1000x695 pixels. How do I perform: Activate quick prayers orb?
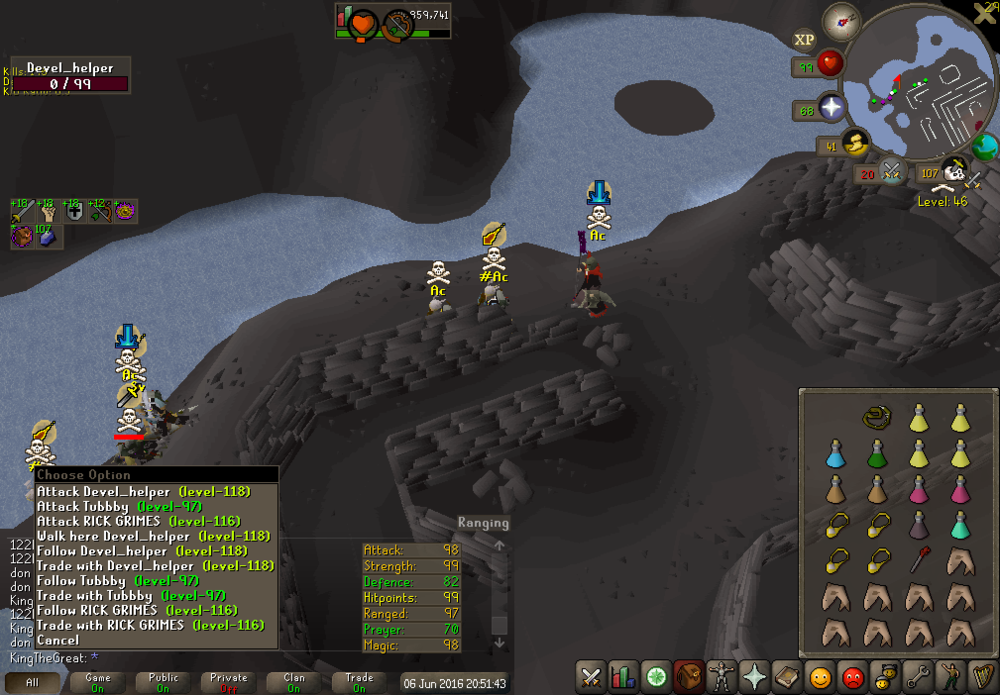coord(831,108)
